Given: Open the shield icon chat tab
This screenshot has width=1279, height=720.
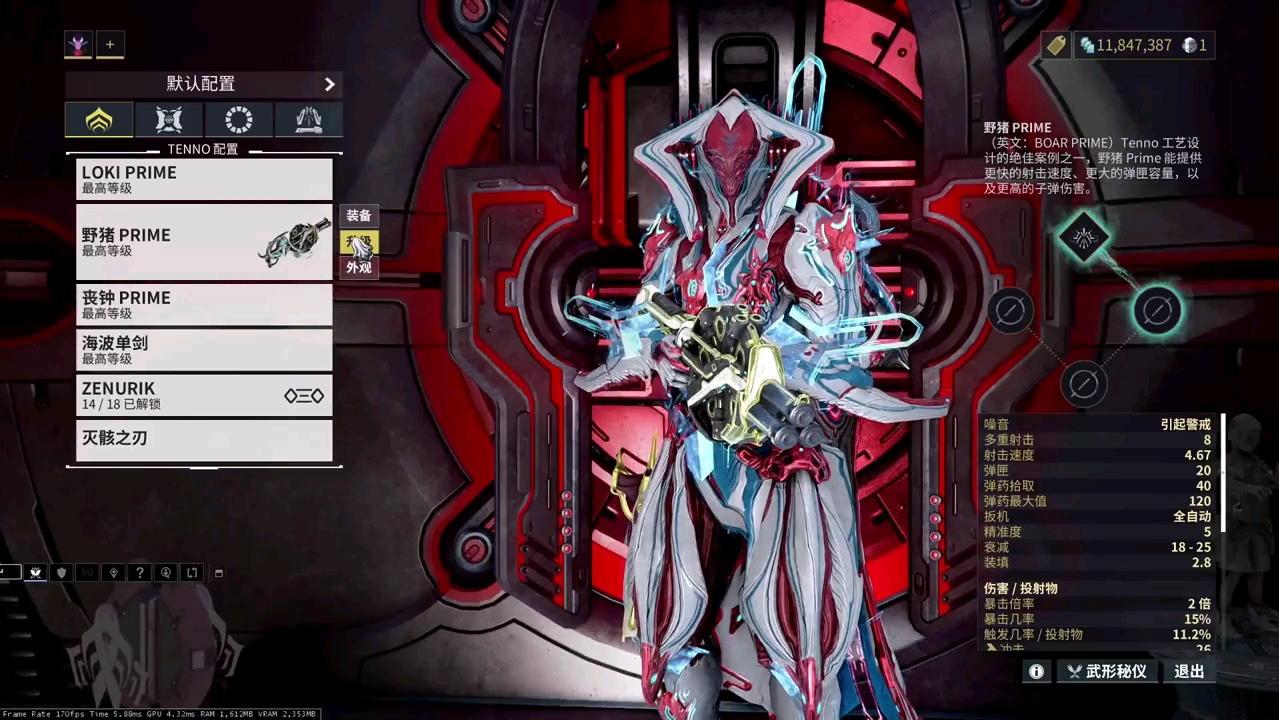Looking at the screenshot, I should [62, 573].
